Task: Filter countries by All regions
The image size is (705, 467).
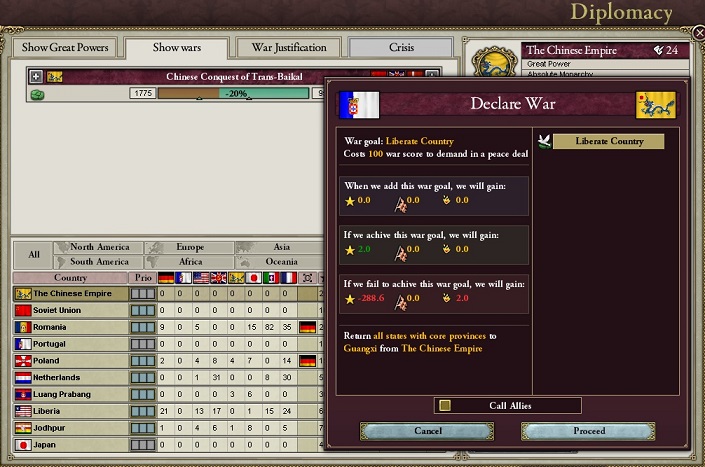Action: tap(34, 254)
